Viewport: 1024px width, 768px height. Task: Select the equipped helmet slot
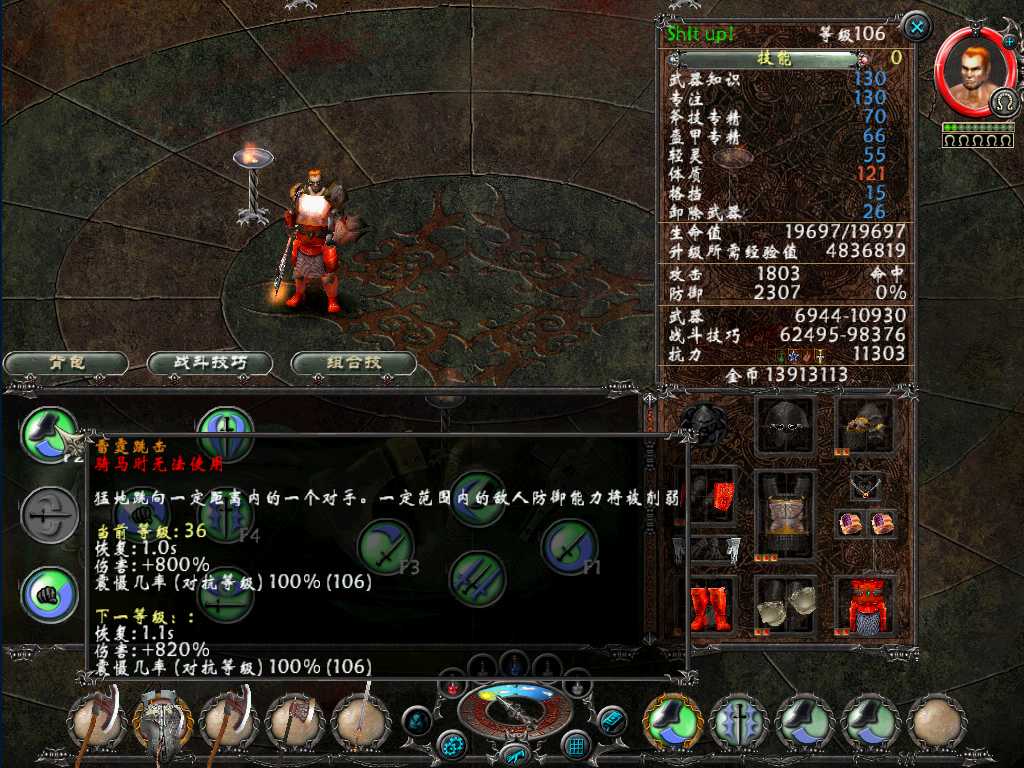(785, 427)
